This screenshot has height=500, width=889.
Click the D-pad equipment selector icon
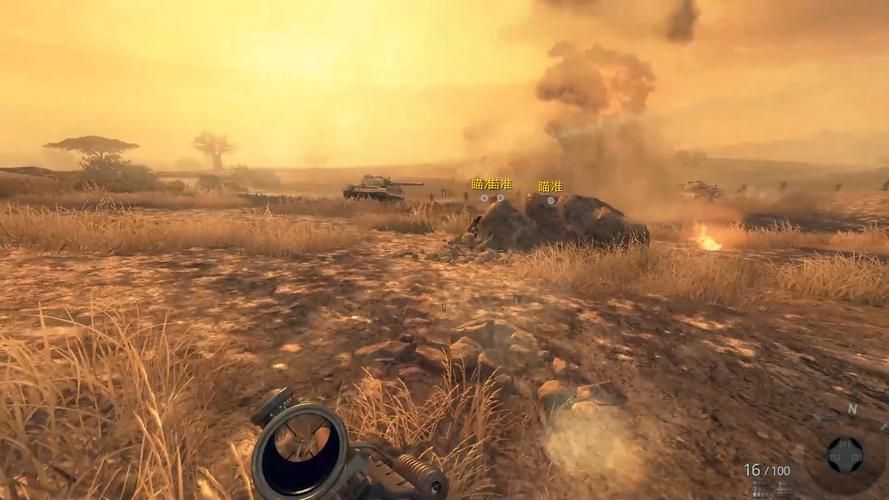(x=845, y=455)
